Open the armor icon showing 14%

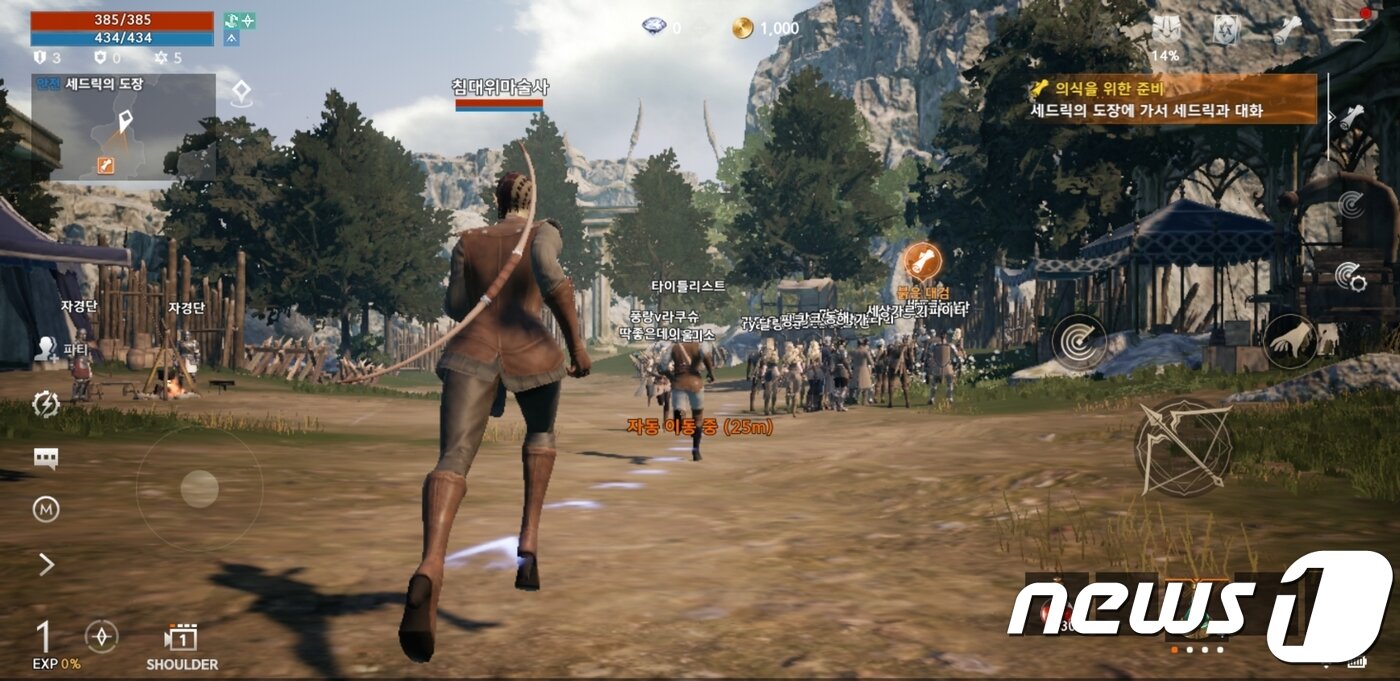coord(1165,32)
